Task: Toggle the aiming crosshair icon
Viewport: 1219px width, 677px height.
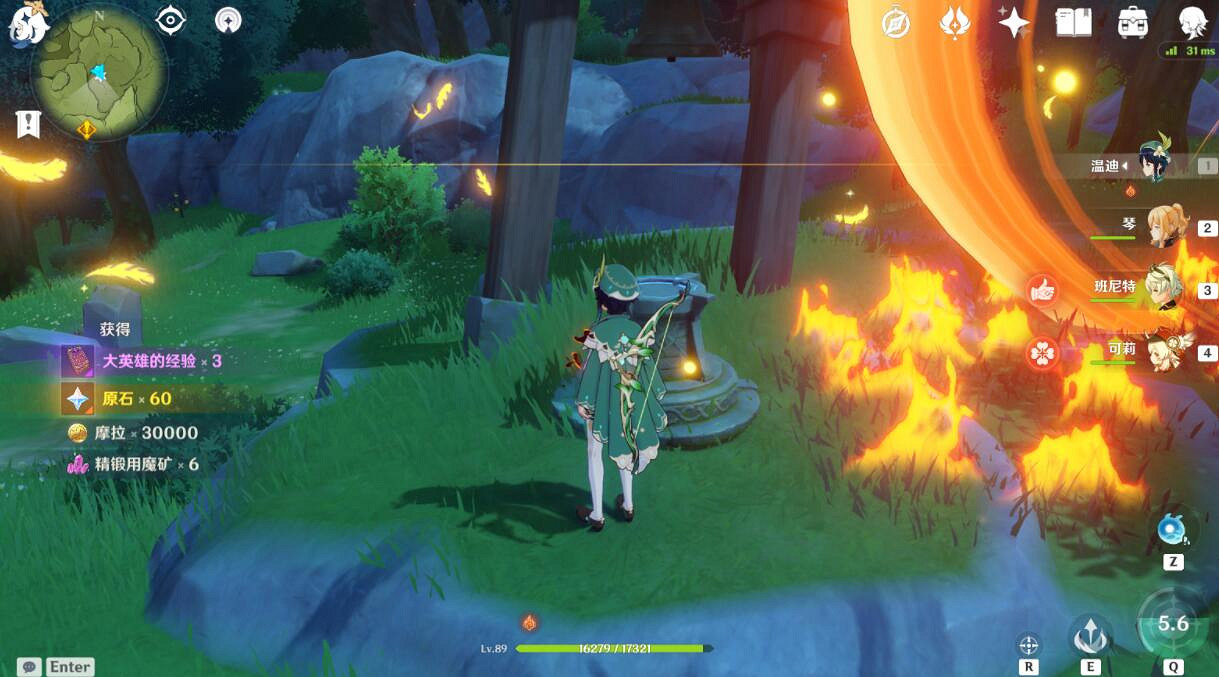Action: (x=1028, y=644)
